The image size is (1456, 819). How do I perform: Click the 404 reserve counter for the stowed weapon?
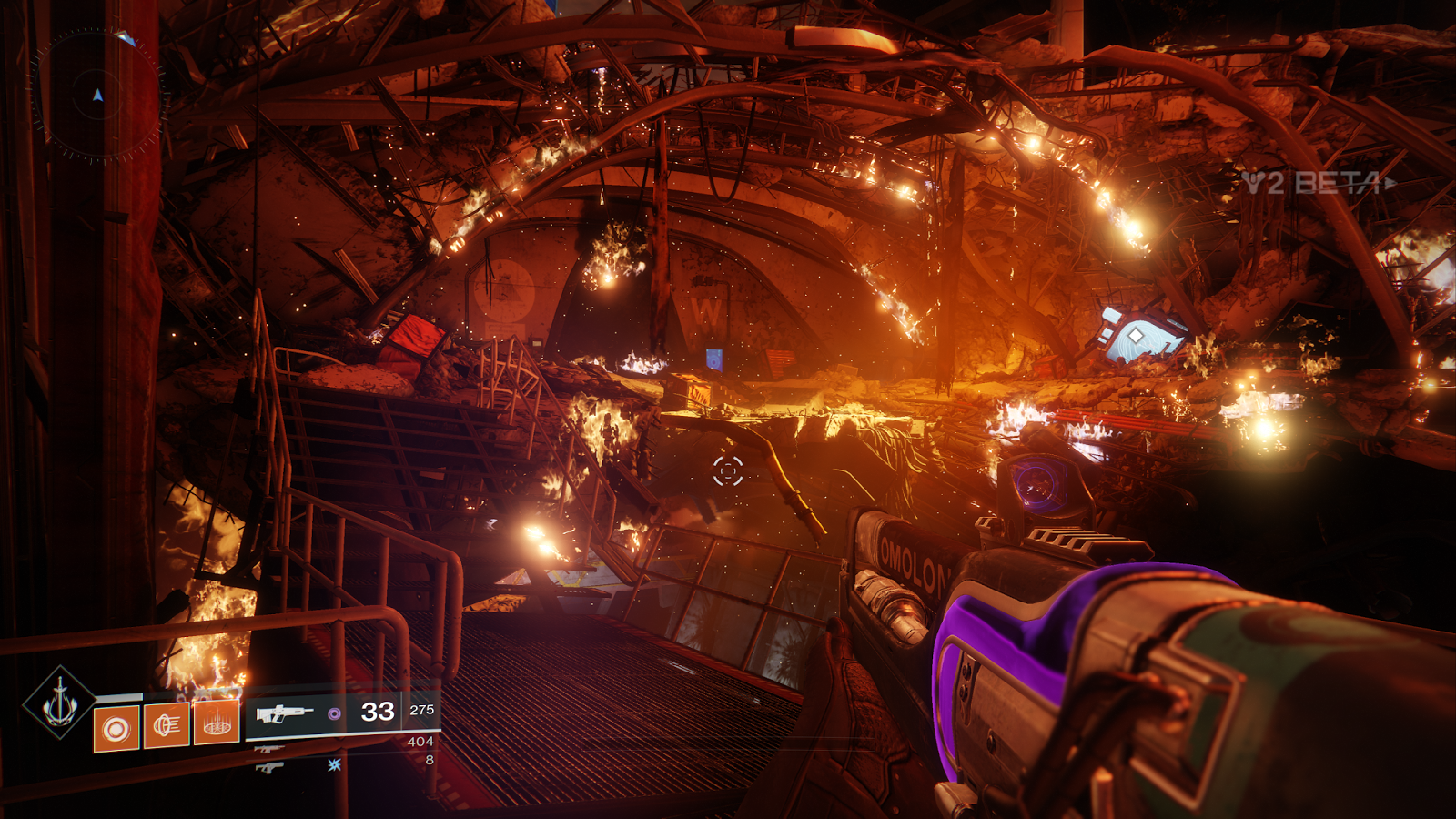pos(420,742)
